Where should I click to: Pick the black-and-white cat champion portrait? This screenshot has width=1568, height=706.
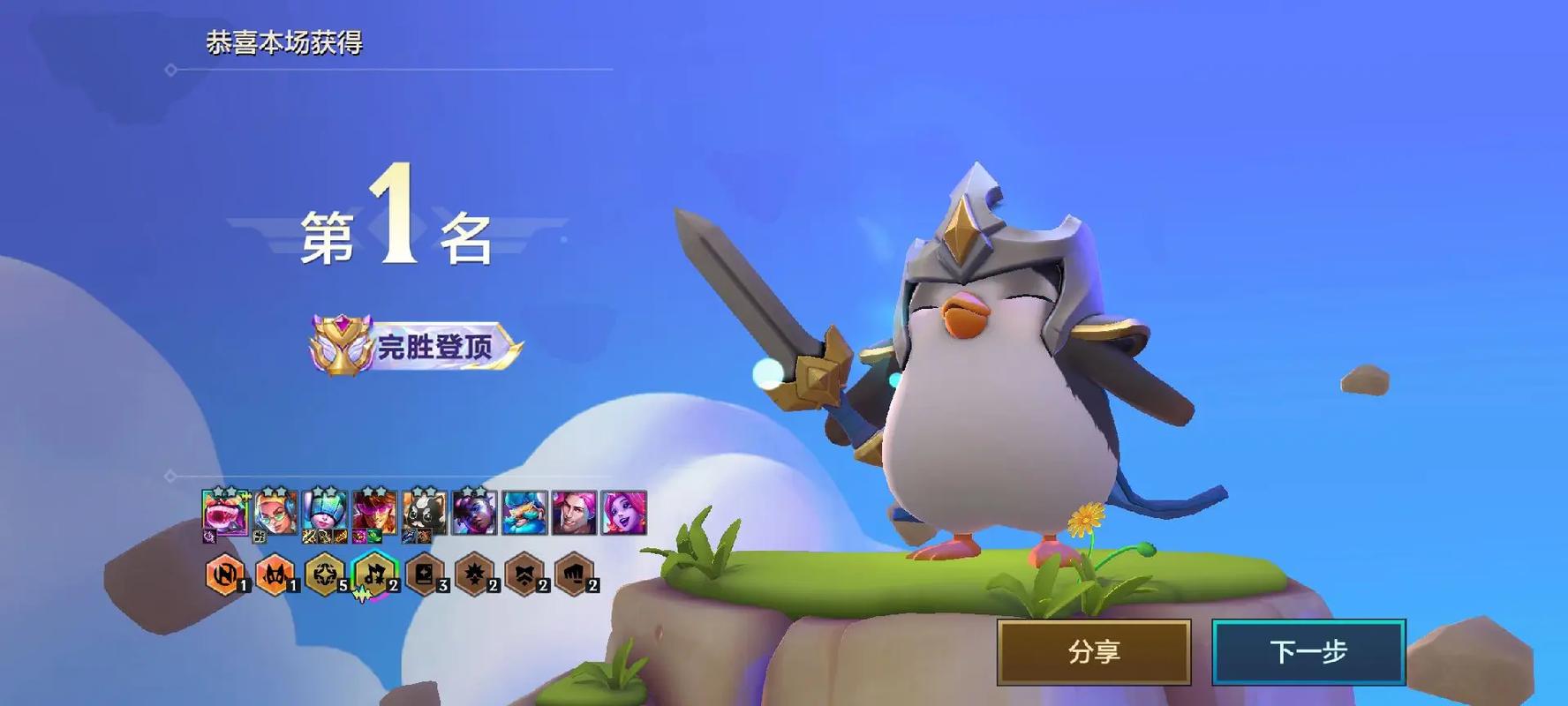point(424,513)
